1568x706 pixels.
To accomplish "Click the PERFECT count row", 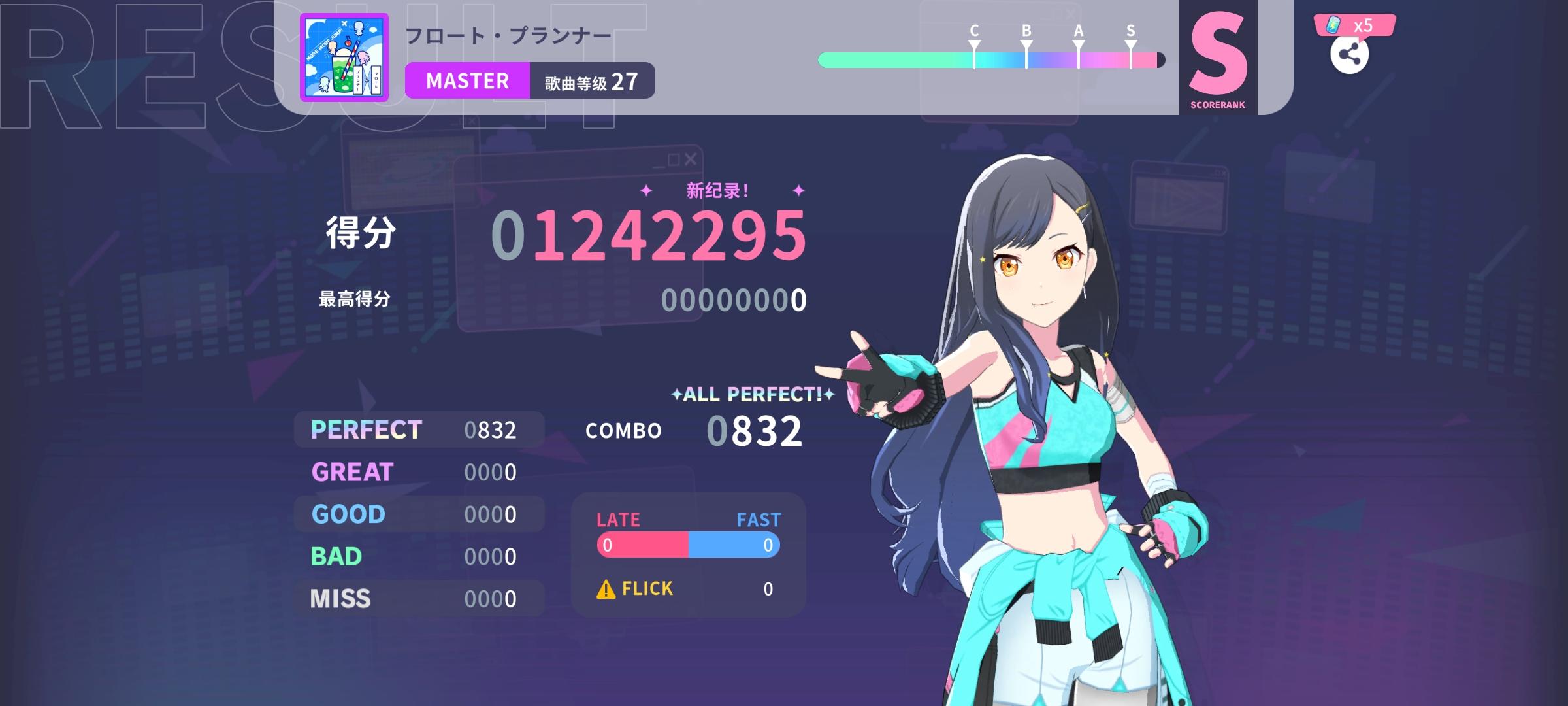I will pos(418,429).
